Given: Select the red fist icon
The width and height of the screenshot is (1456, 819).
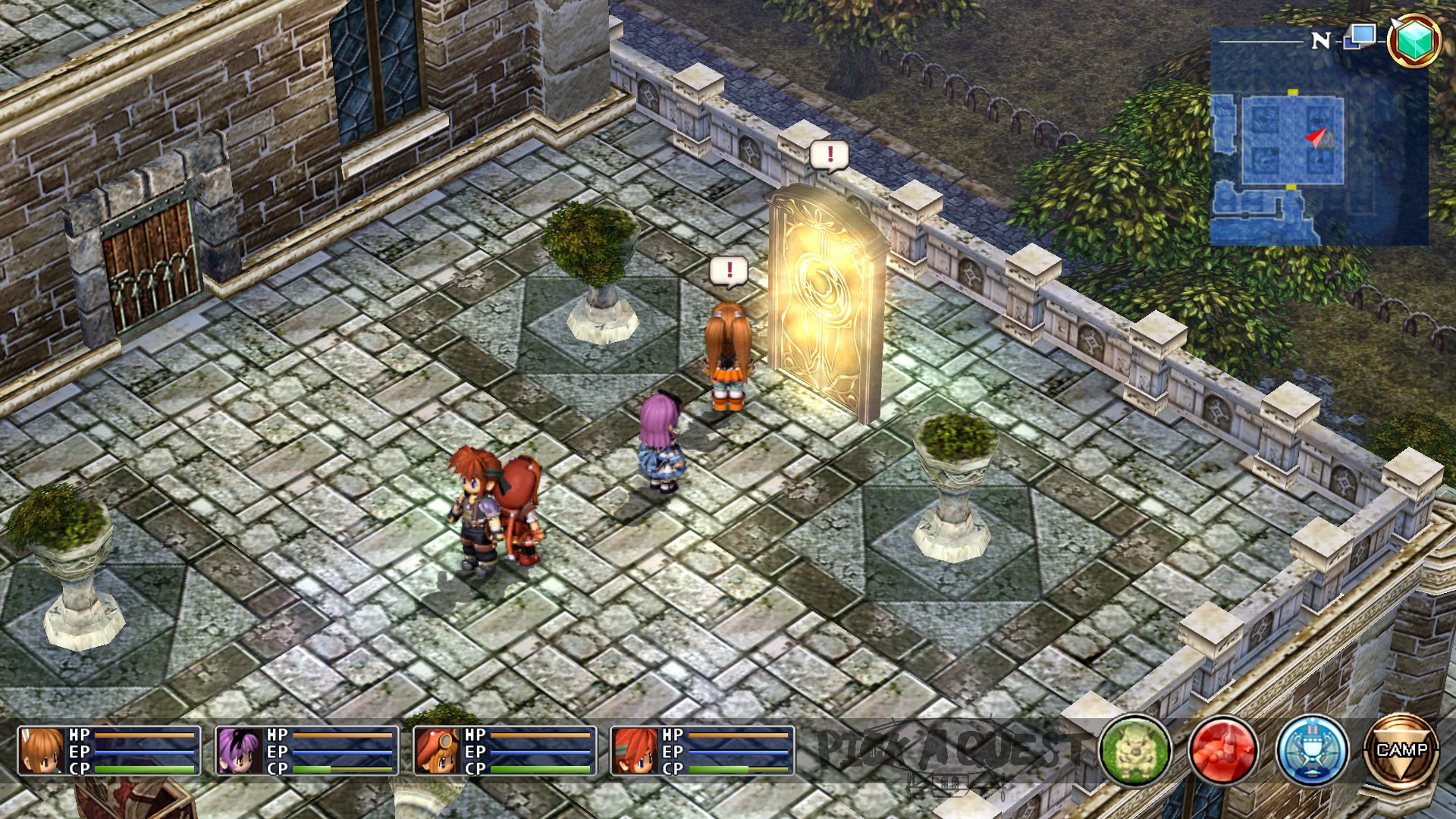Looking at the screenshot, I should [1222, 751].
